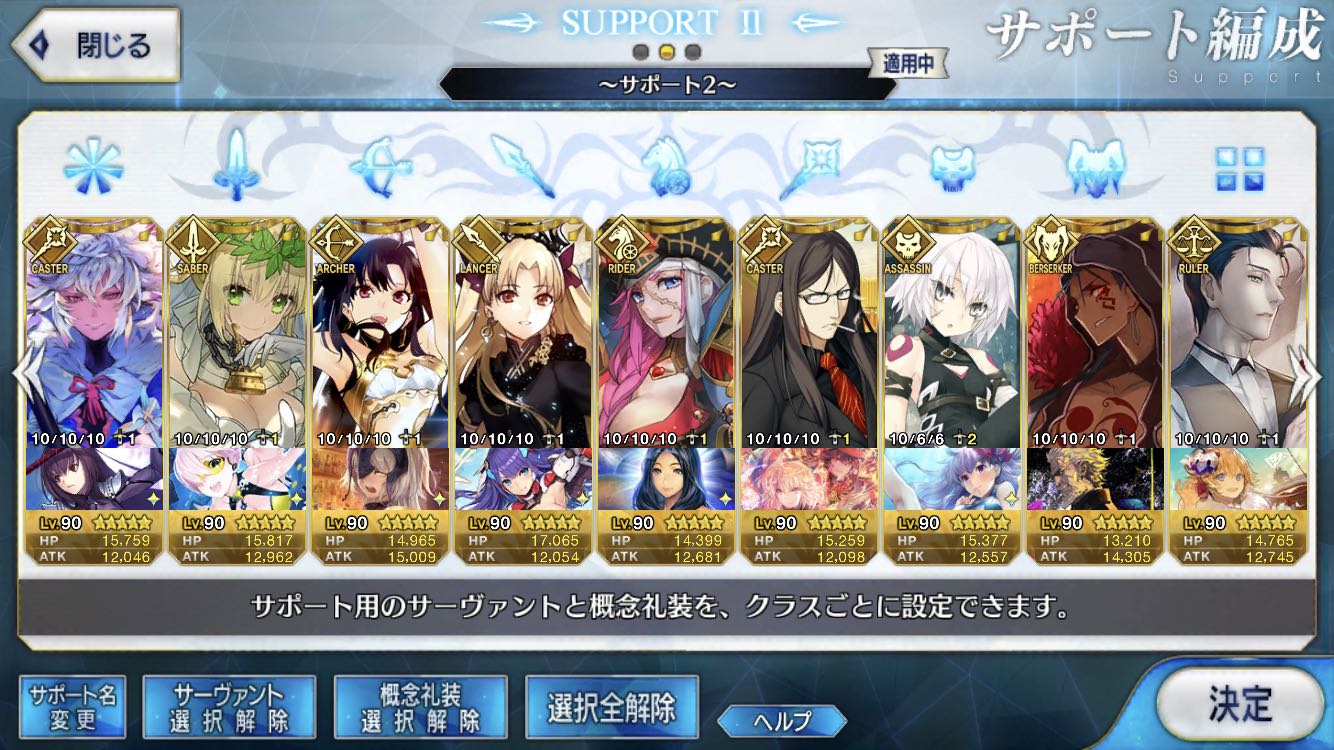
Task: Pick the Rider servant card
Action: point(665,340)
